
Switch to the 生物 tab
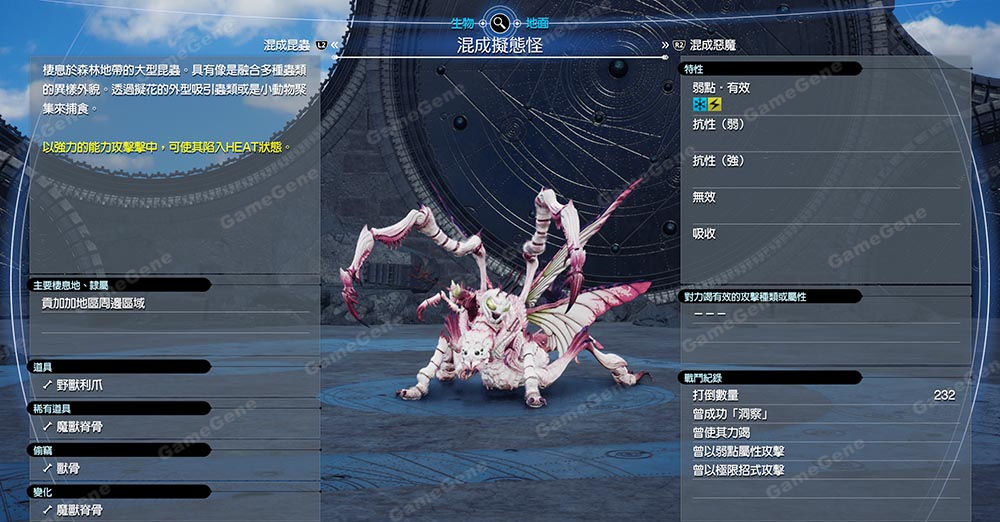coord(460,22)
